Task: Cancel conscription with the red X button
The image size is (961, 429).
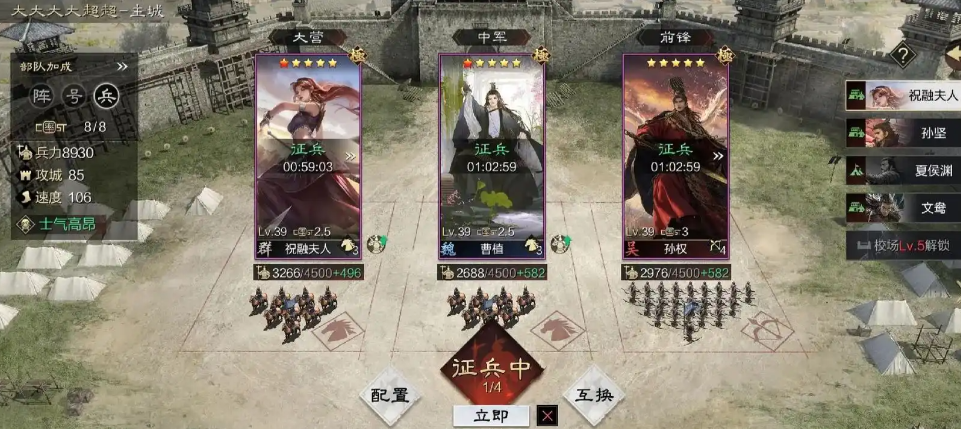Action: pyautogui.click(x=547, y=415)
